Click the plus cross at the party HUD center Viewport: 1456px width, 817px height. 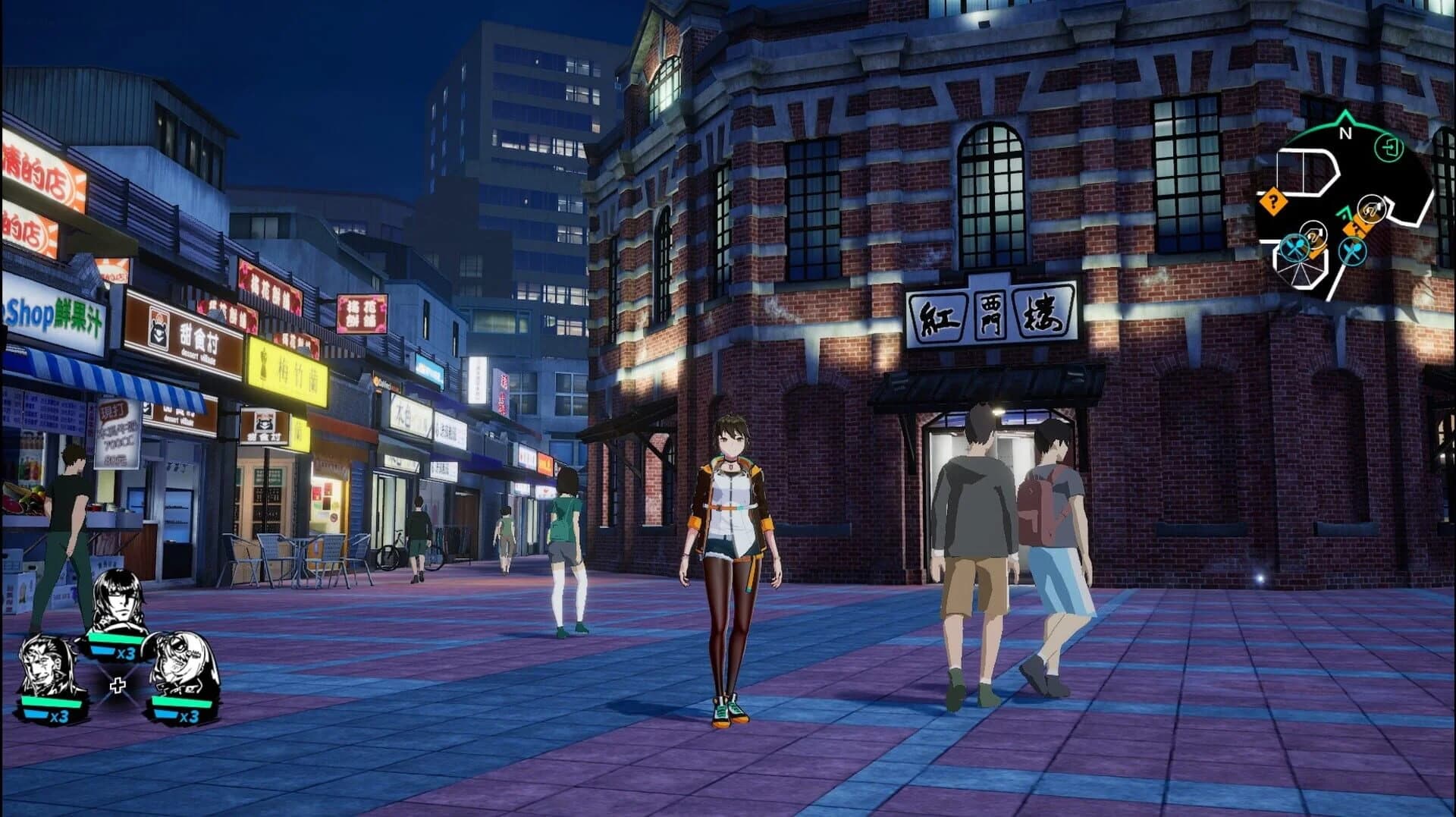coord(119,684)
